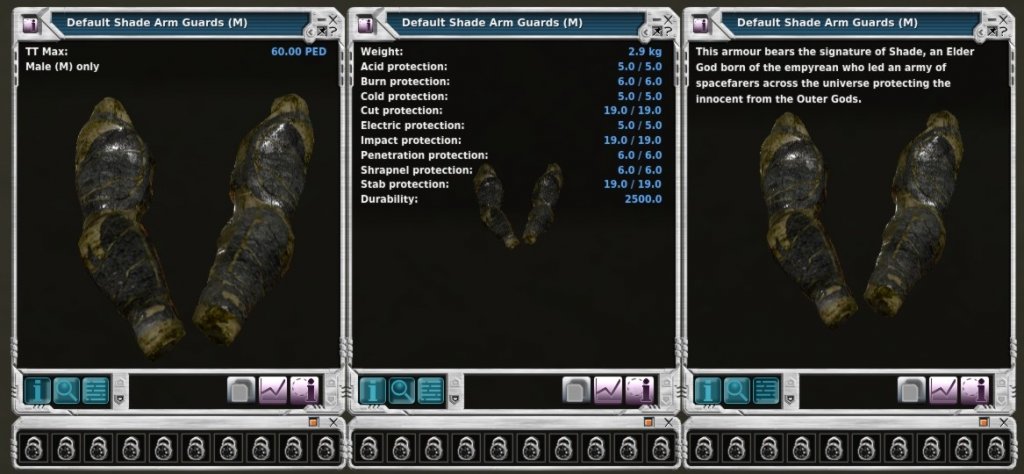Image resolution: width=1024 pixels, height=474 pixels.
Task: Open text list tab in protection stats window
Action: (431, 389)
